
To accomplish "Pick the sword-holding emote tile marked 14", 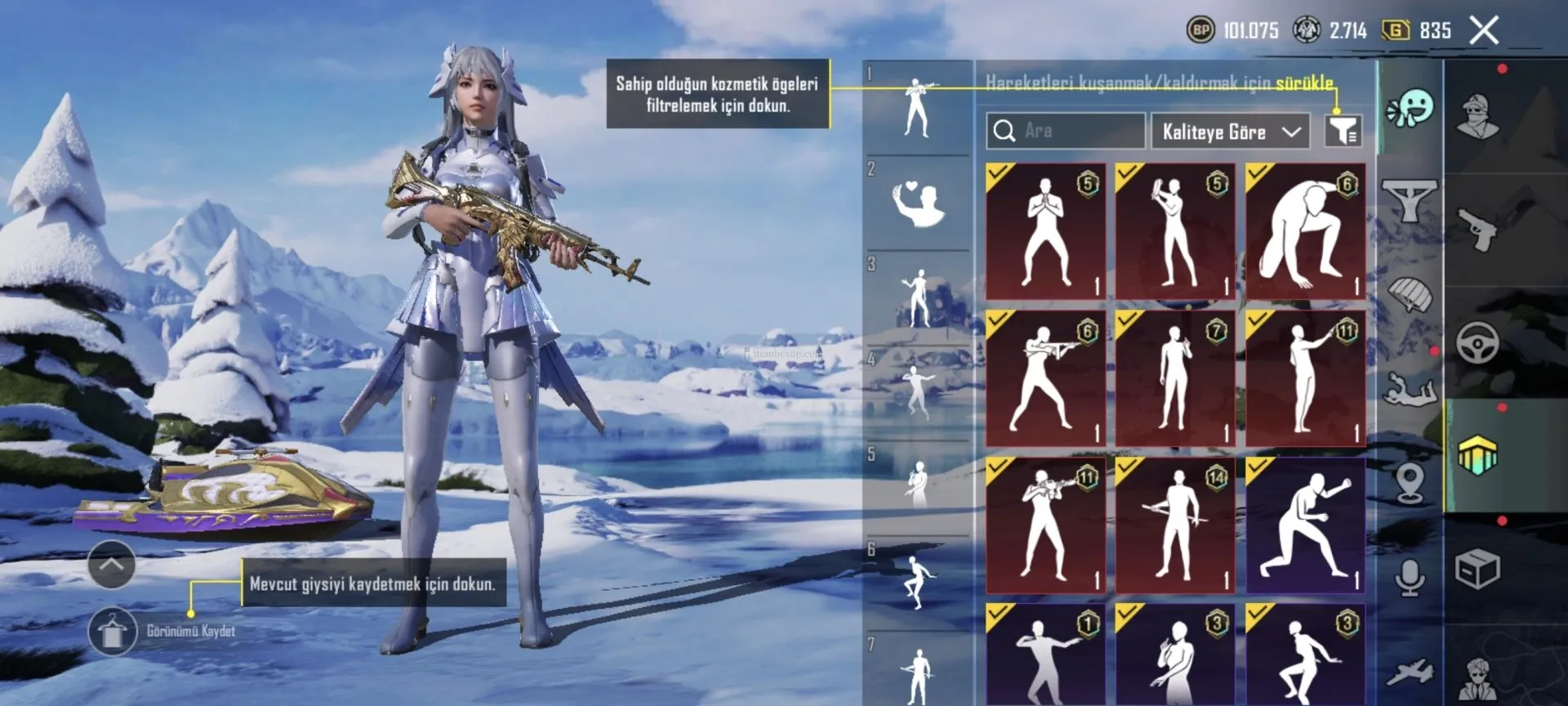I will 1175,525.
